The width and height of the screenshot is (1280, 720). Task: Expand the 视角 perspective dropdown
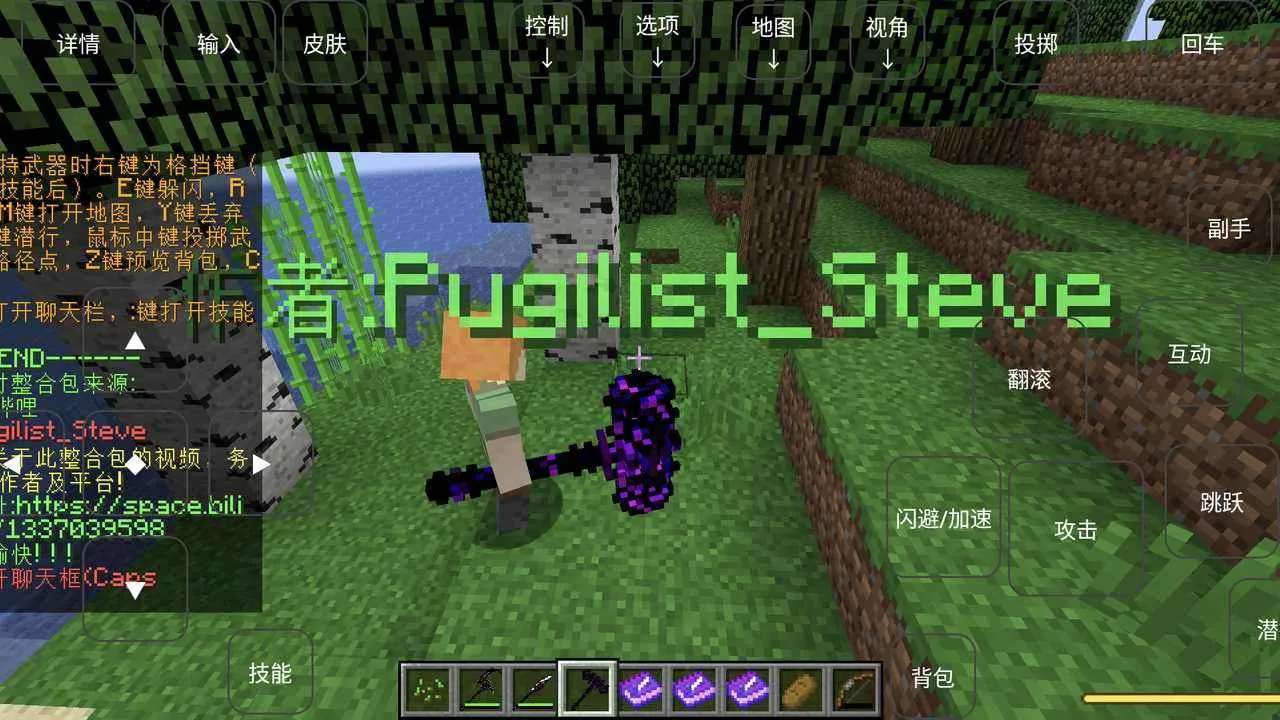(887, 40)
